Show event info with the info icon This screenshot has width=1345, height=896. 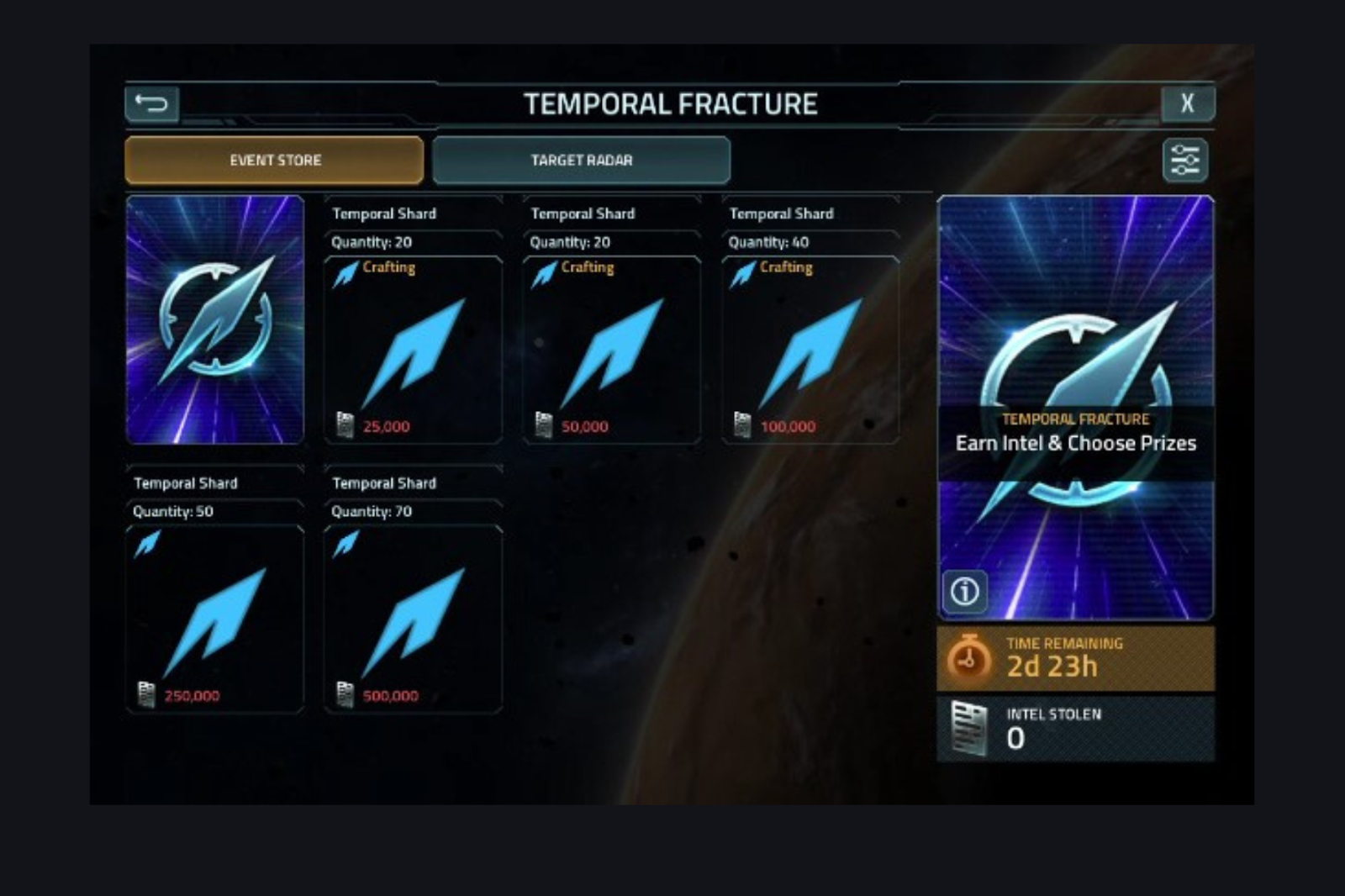(x=964, y=591)
